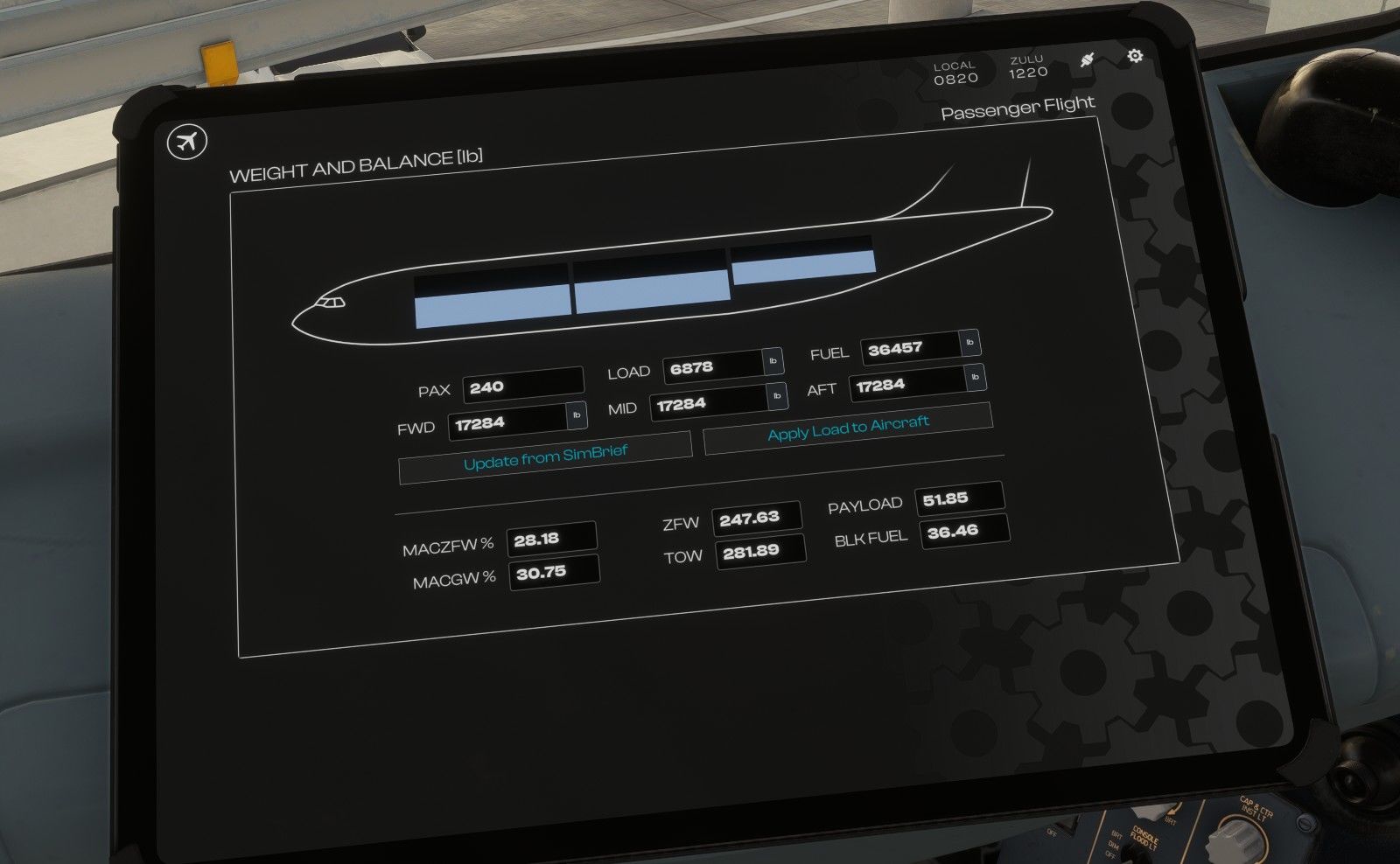Toggle the connection plug icon
1400x864 pixels.
pos(1087,60)
